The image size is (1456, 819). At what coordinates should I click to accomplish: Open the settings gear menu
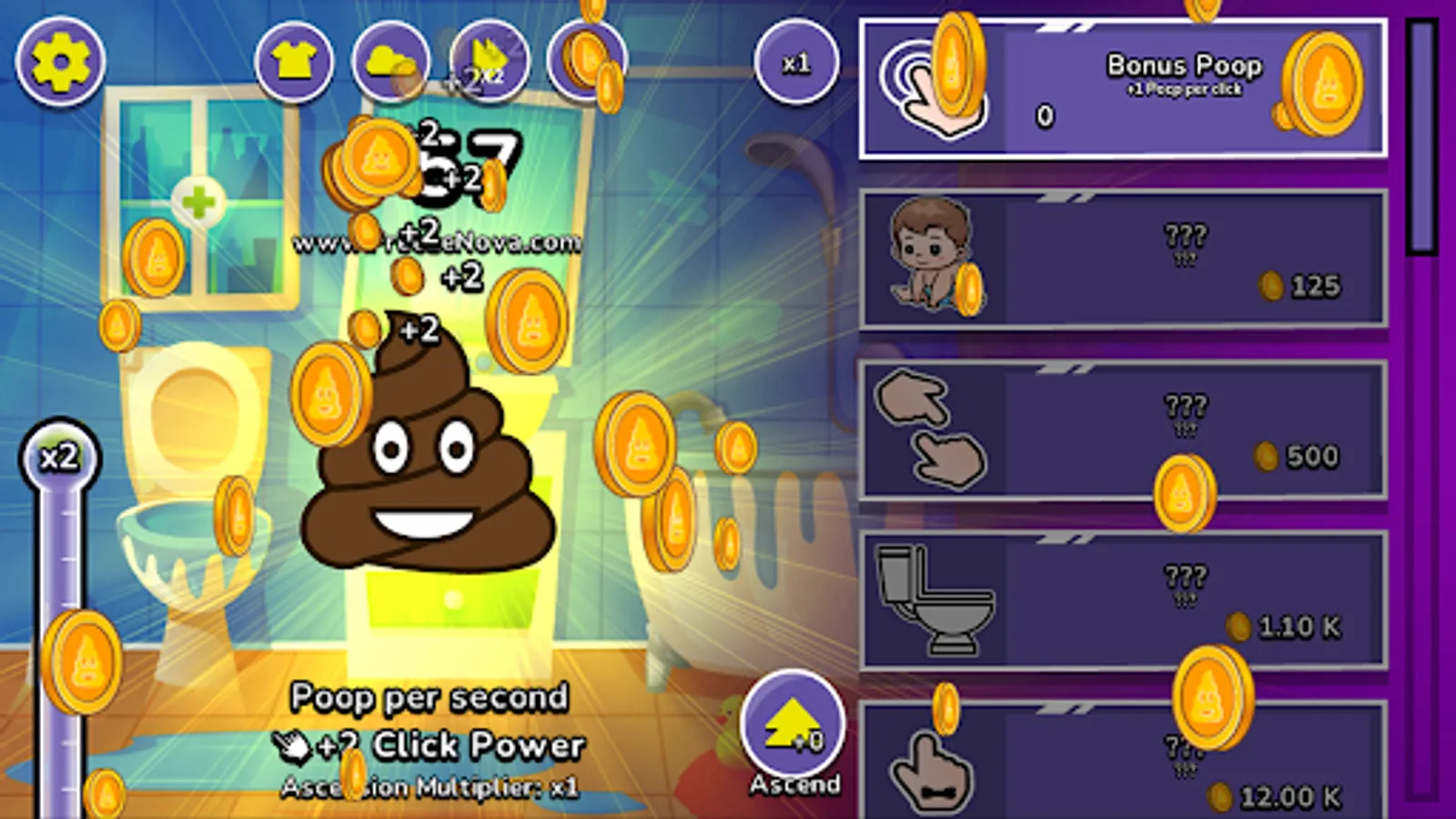(60, 60)
